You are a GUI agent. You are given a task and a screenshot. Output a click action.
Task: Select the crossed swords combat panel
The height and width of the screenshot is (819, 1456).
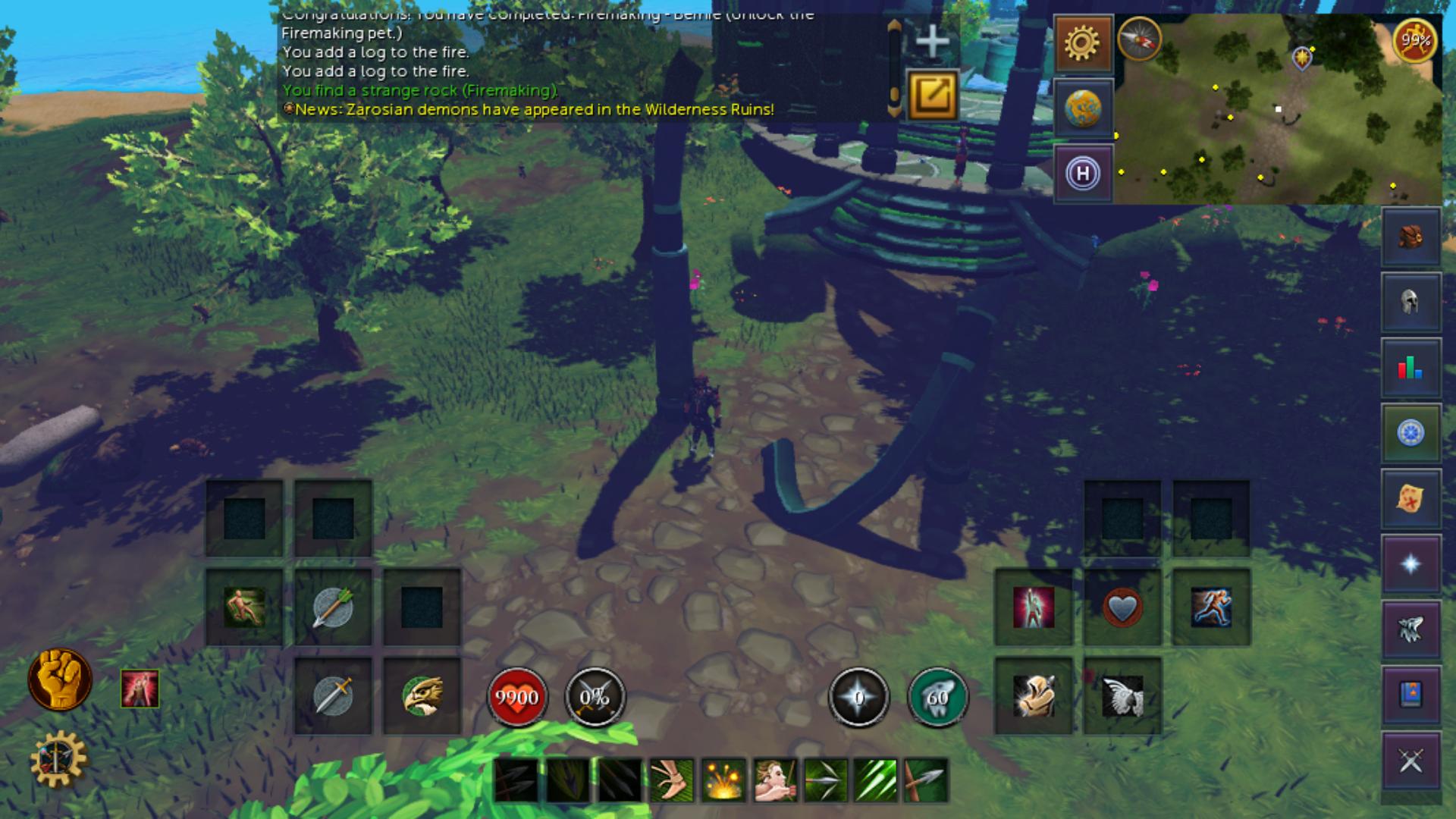pos(1410,759)
